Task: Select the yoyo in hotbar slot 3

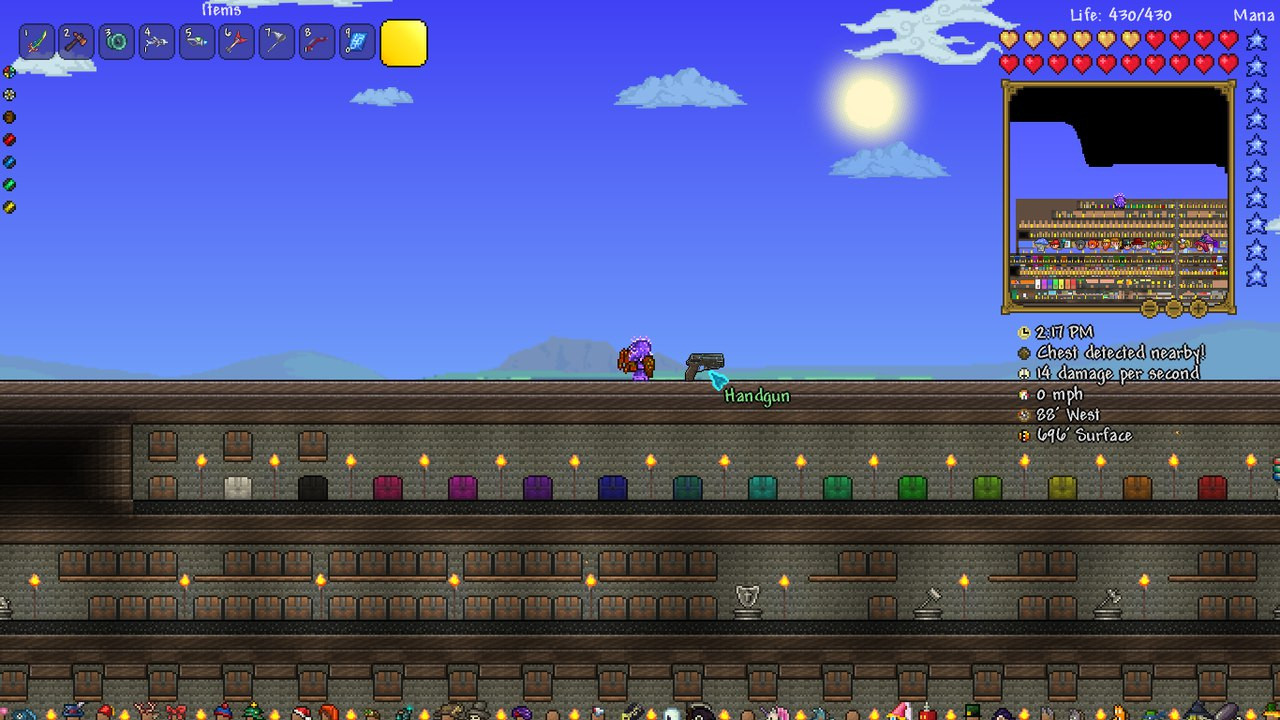Action: click(116, 42)
